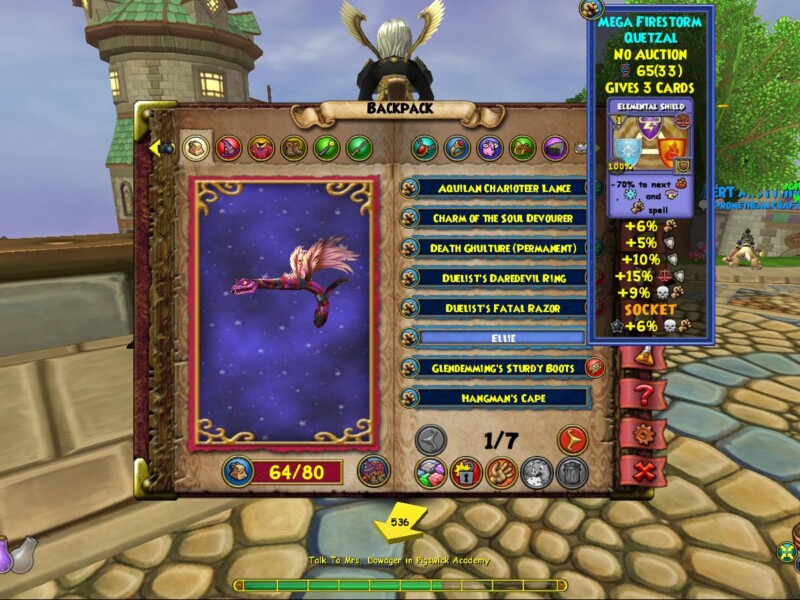
Task: Toggle the item lock button
Action: pyautogui.click(x=466, y=473)
